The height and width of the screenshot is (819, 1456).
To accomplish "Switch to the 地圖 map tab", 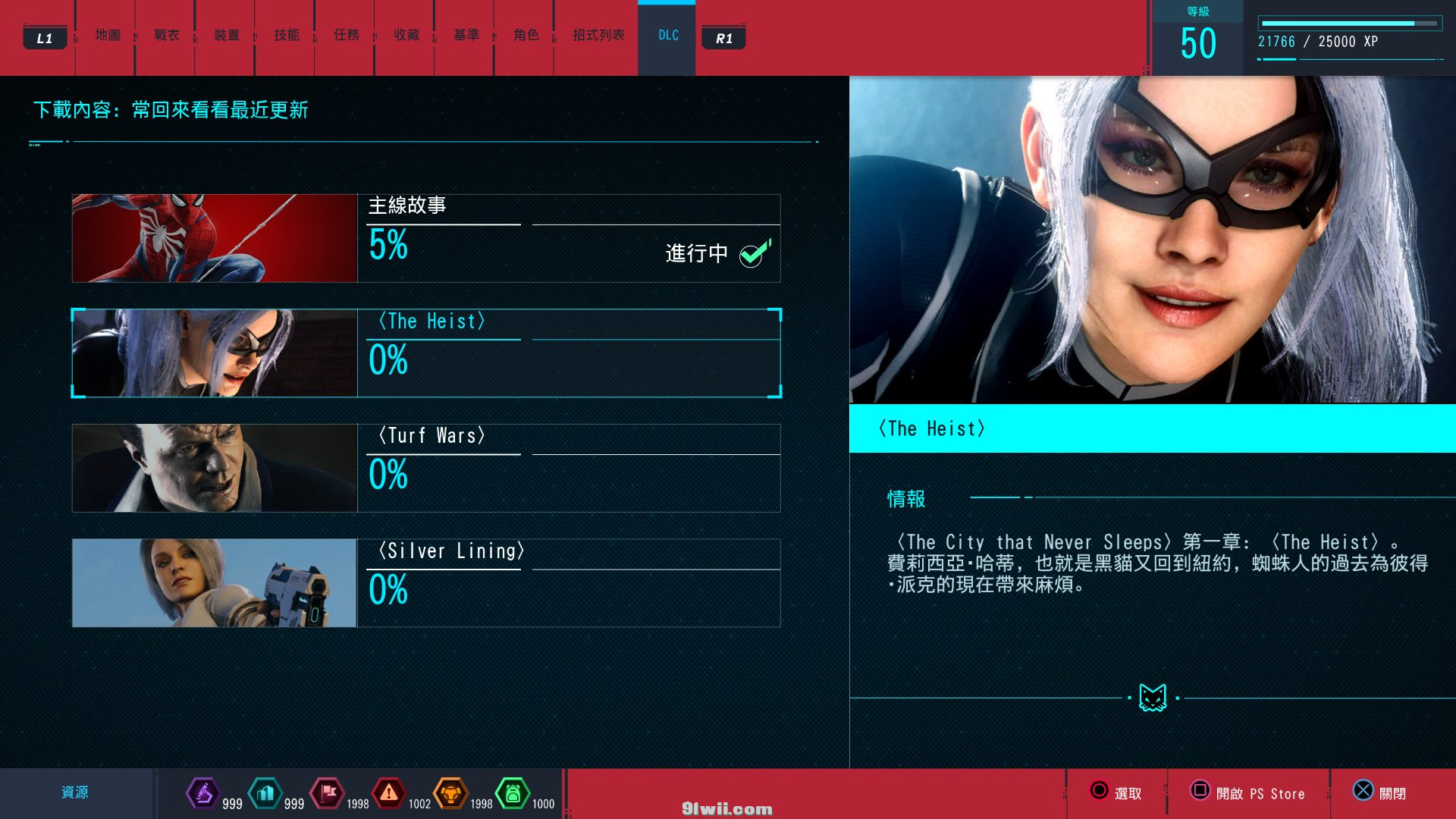I will click(108, 35).
